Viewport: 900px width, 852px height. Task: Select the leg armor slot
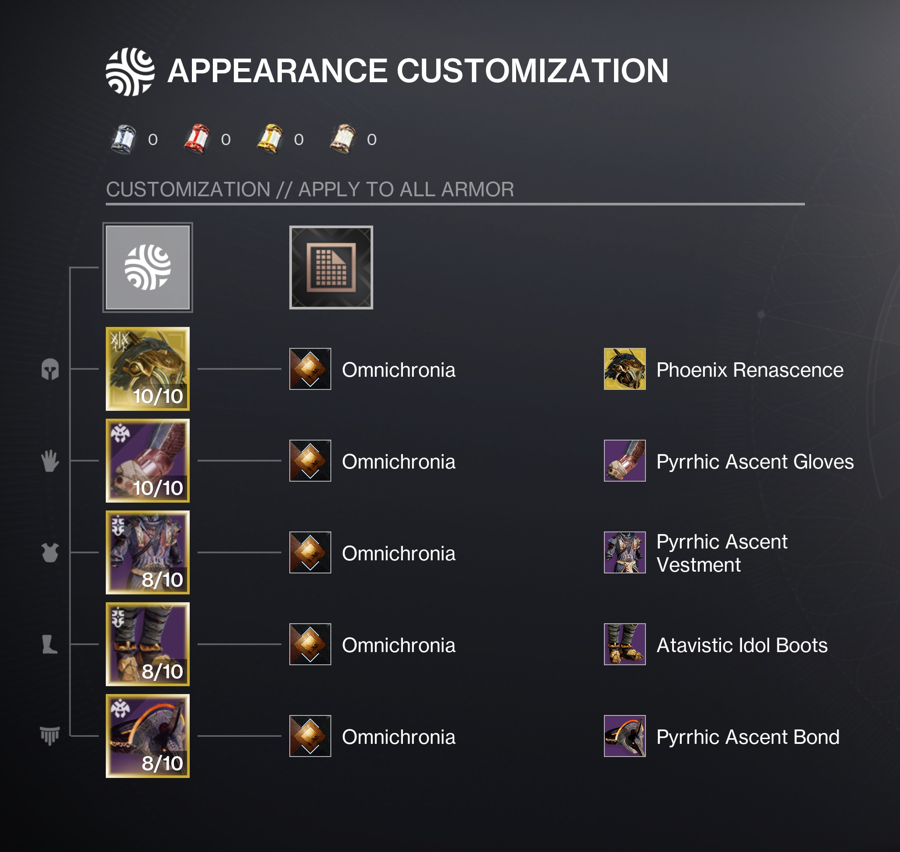148,645
